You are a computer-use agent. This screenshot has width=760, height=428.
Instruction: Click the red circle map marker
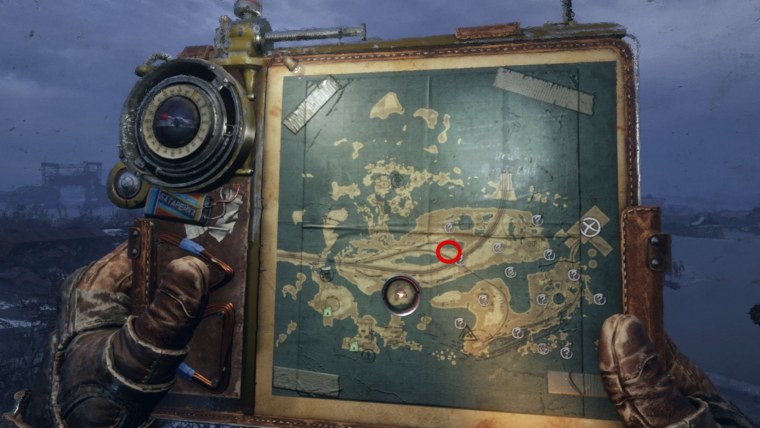449,252
